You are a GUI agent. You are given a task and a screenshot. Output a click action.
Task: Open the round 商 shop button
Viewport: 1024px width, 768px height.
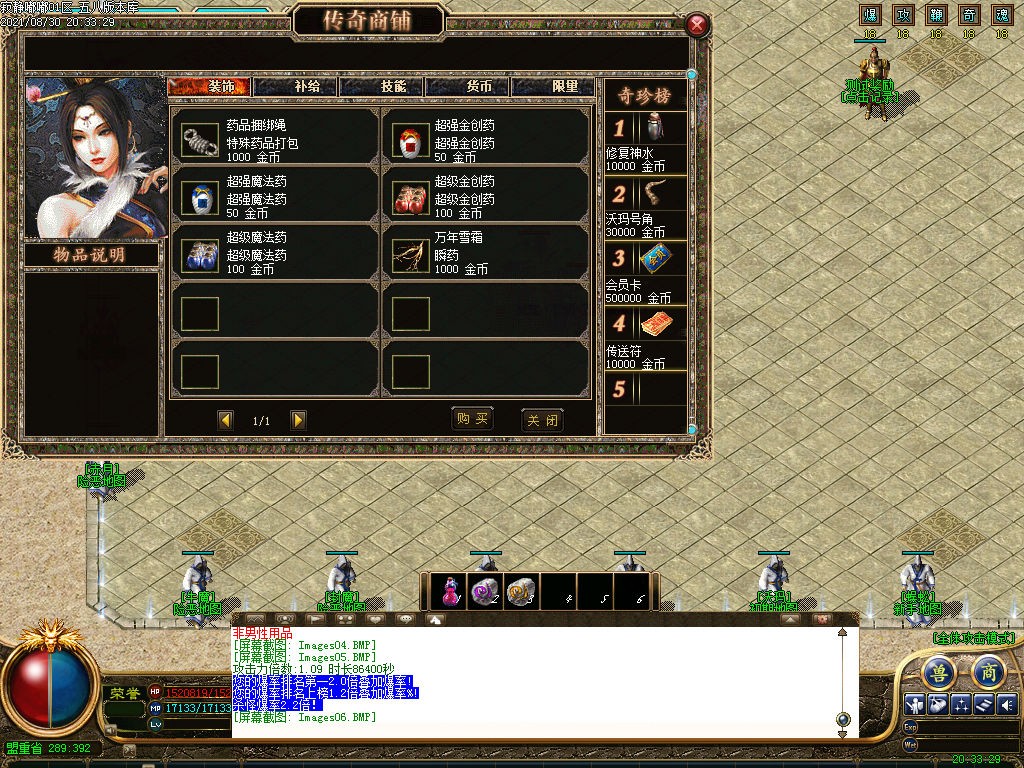tap(988, 671)
